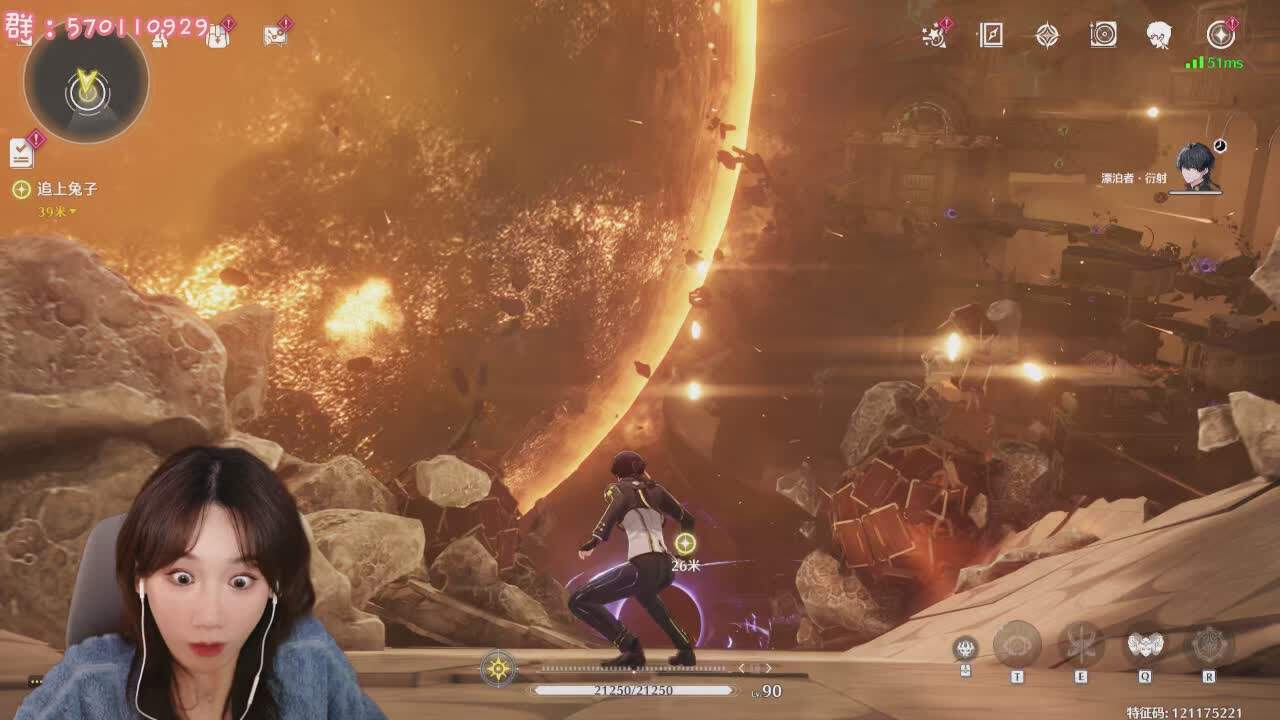Click the yellow 26米 quest waypoint marker

(685, 544)
